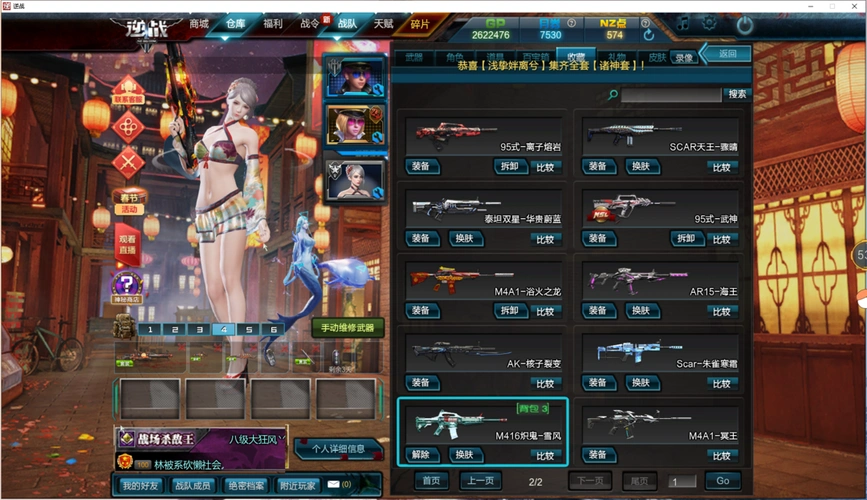Click the Go page jump button
867x500 pixels.
[722, 481]
